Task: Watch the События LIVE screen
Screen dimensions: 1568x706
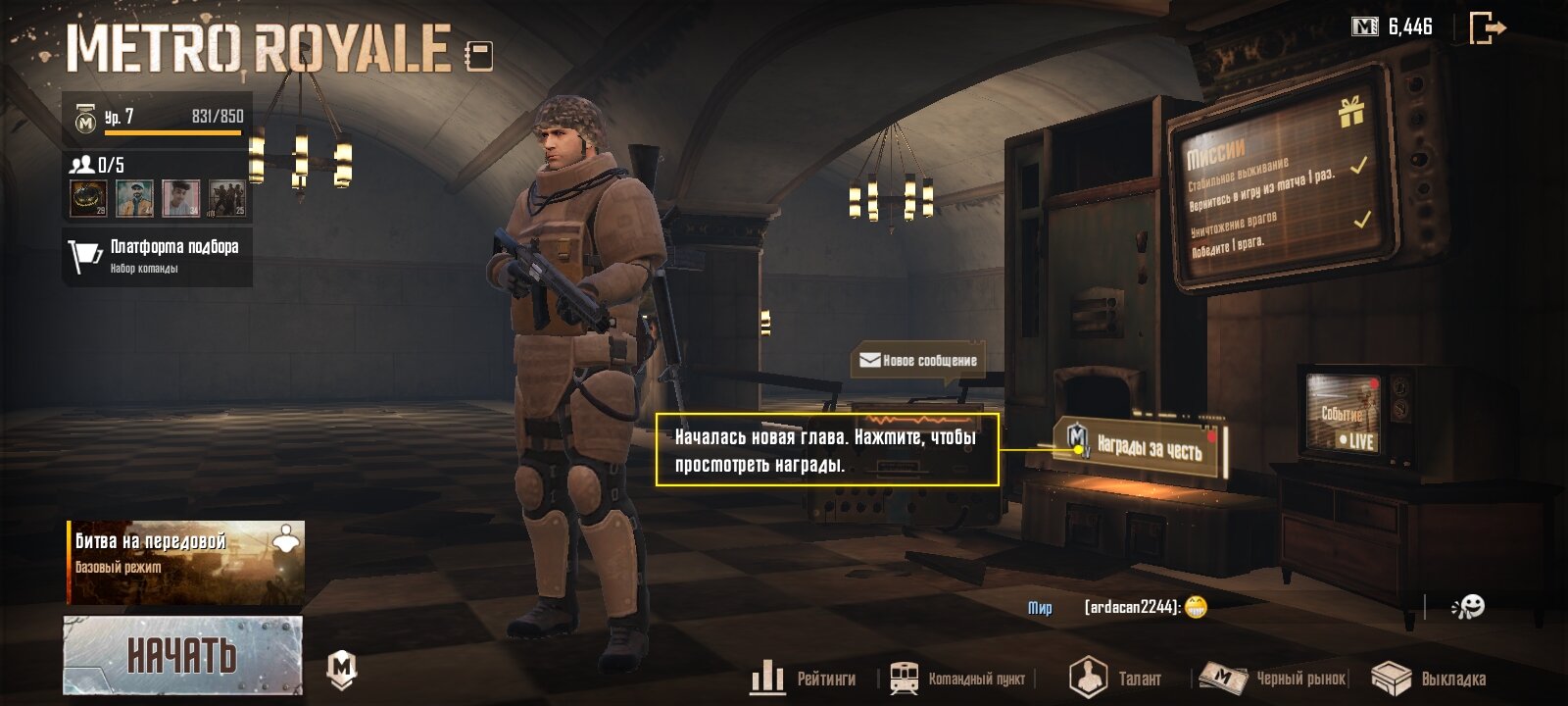Action: pos(1344,417)
